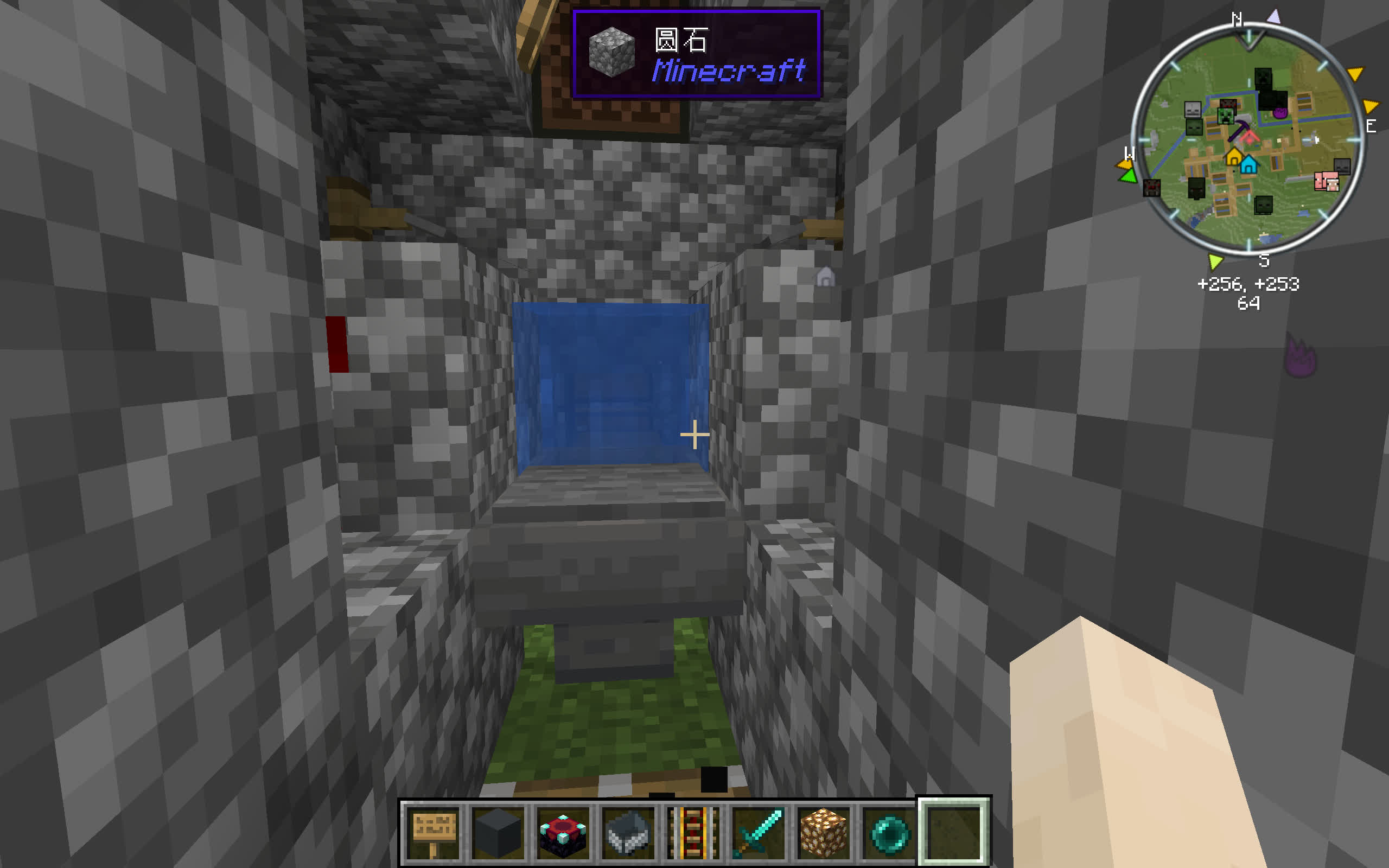Select the skeleton head marker on minimap
Viewport: 1389px width, 868px height.
(x=1192, y=109)
